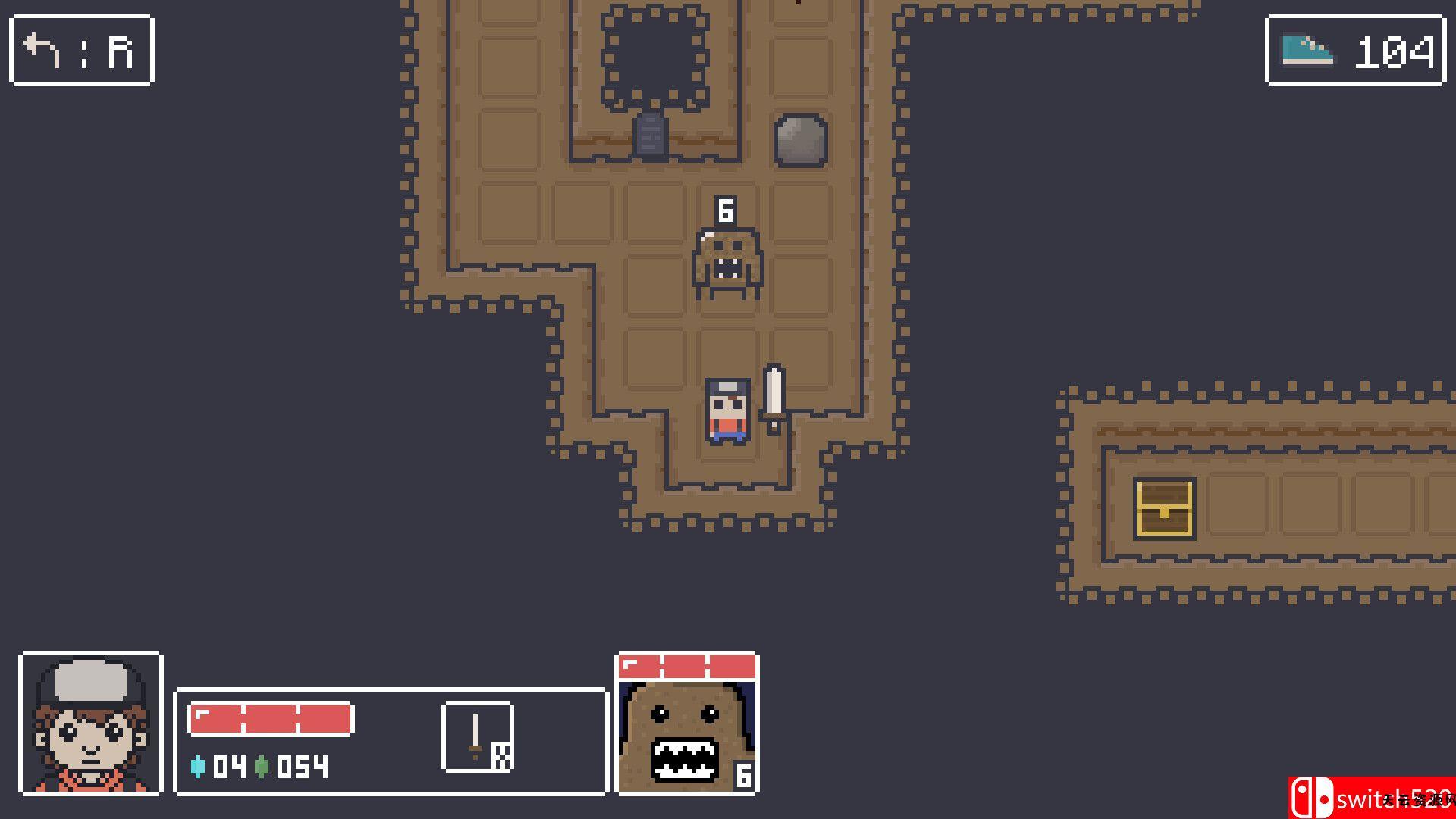Open the switch520 watermark logo
1456x819 pixels.
[x=1371, y=798]
